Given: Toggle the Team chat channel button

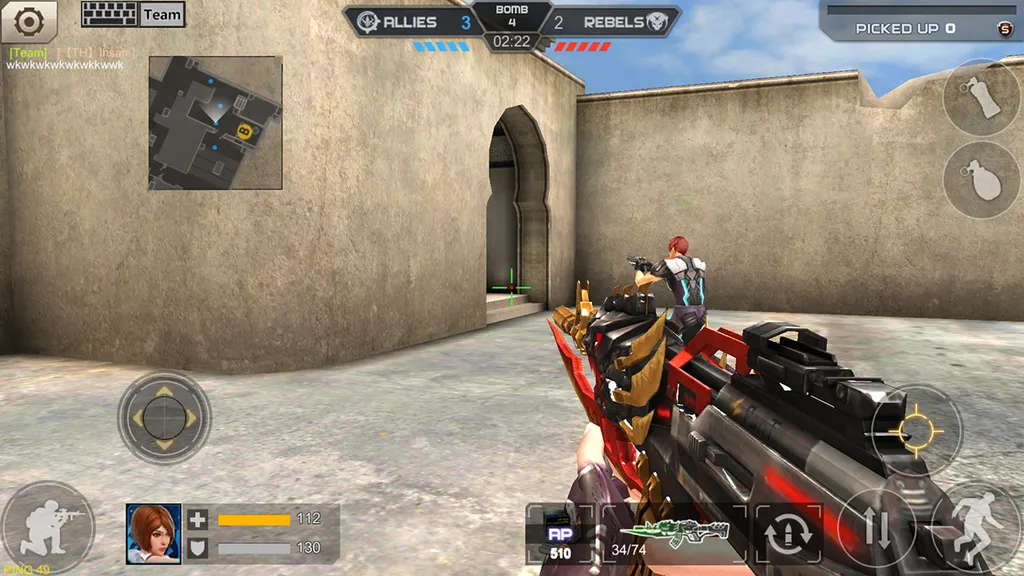Looking at the screenshot, I should coord(162,14).
